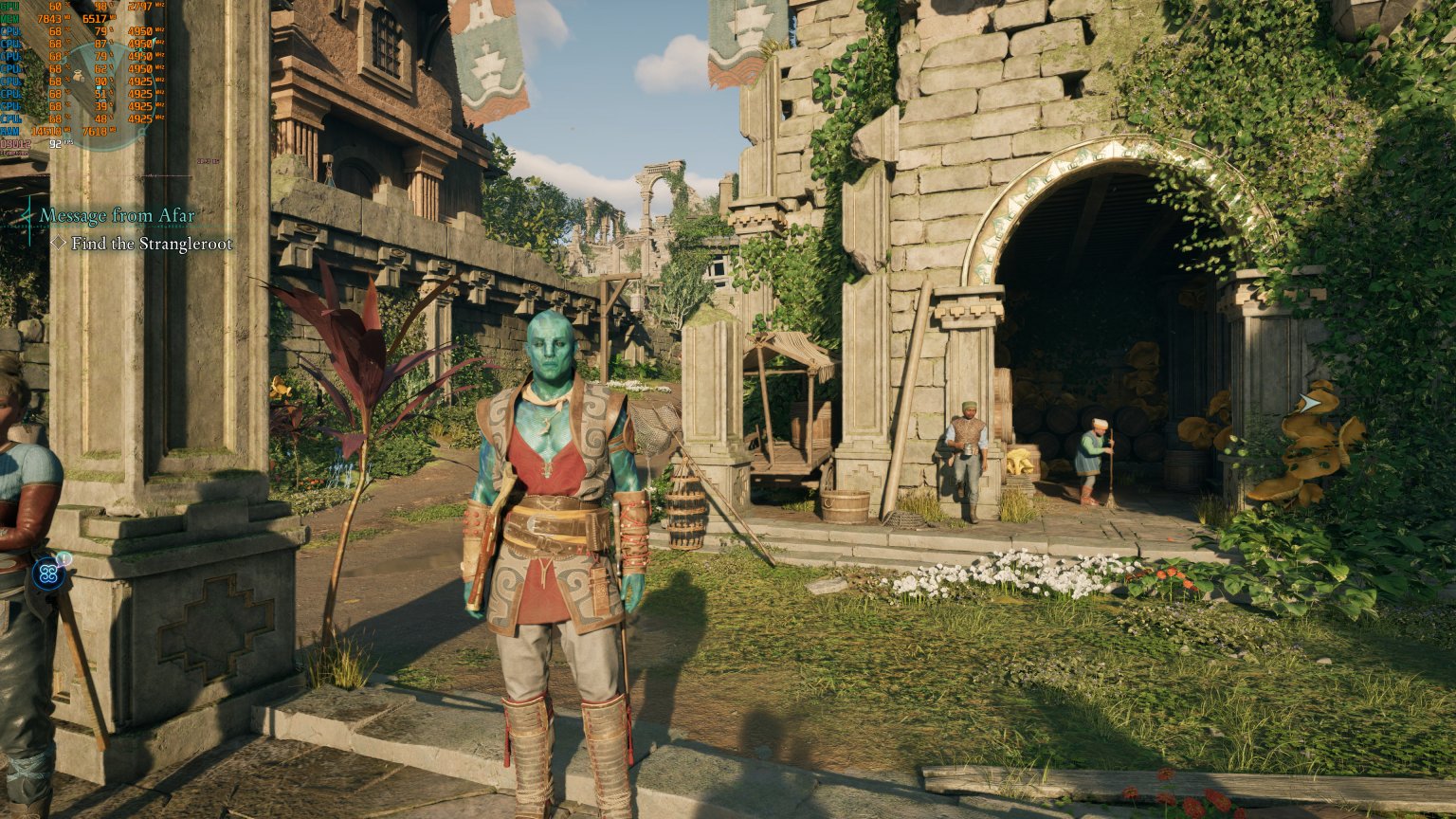Select the exclamation notification bubble above the ability icon

click(64, 558)
